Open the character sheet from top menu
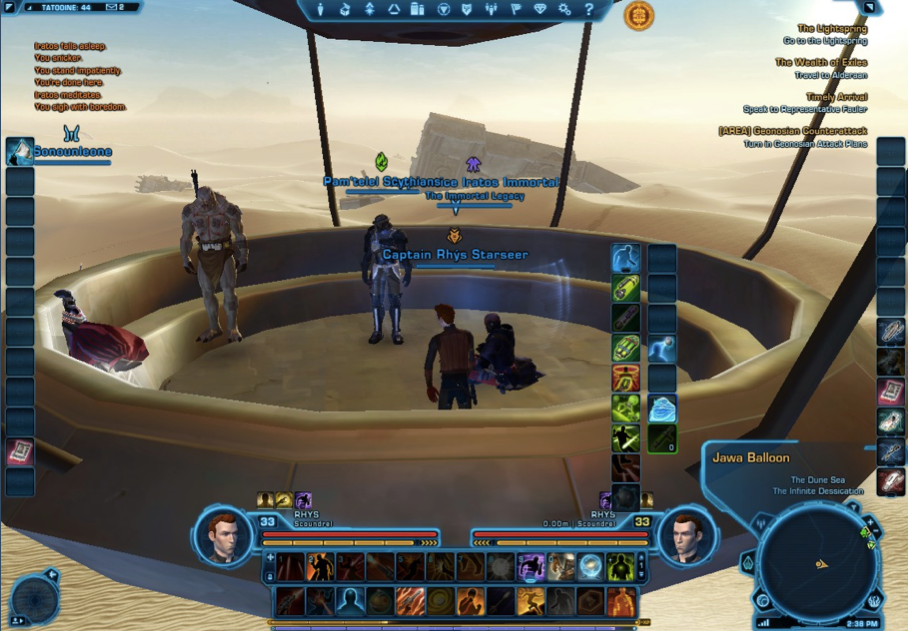The width and height of the screenshot is (908, 631). (x=321, y=10)
